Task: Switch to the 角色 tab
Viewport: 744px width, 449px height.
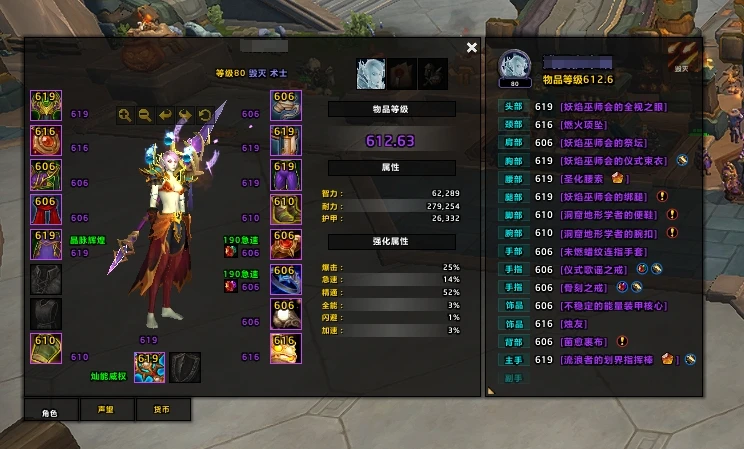Action: [50, 409]
